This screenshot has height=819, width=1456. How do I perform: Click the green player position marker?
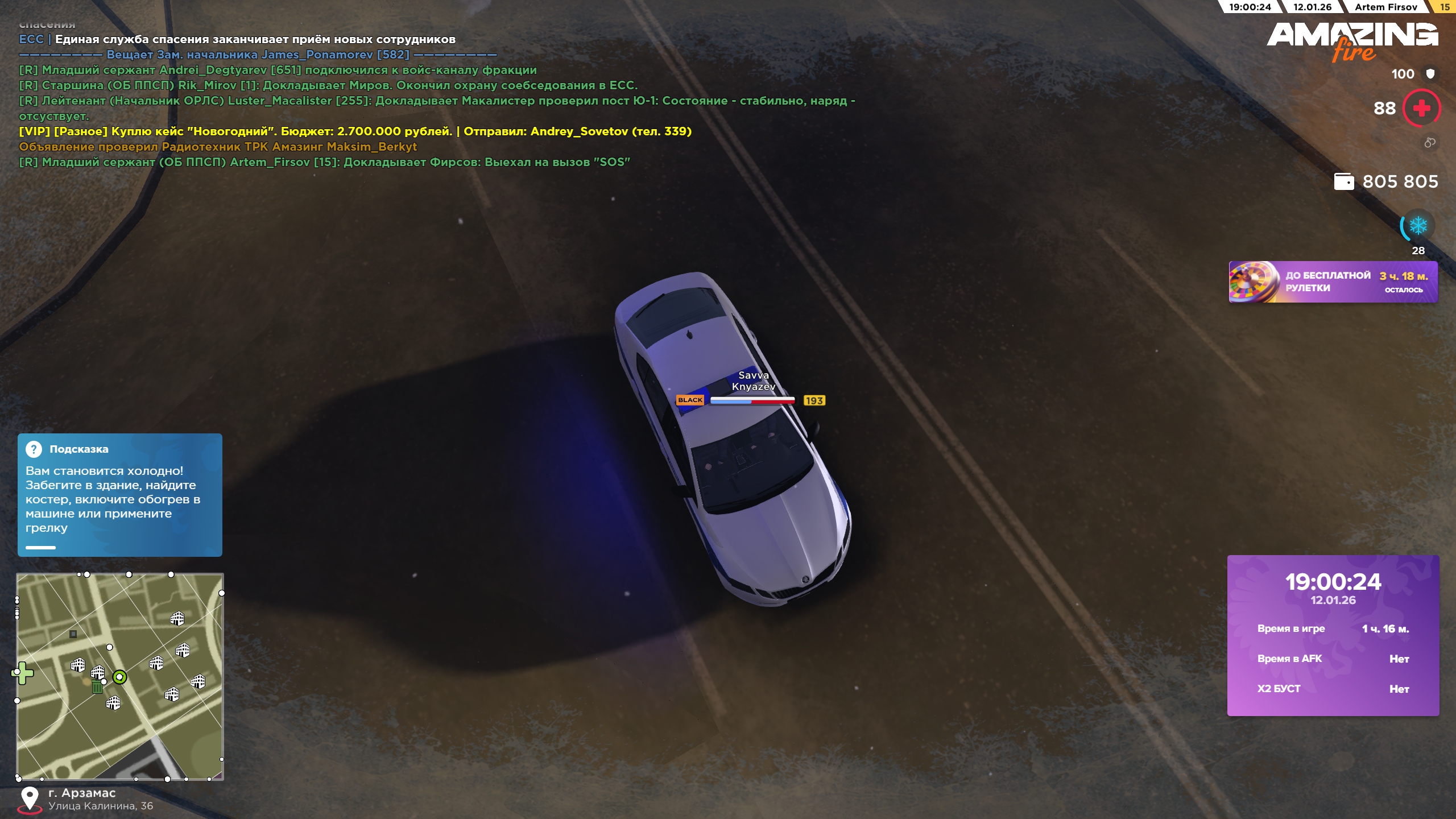pyautogui.click(x=119, y=677)
